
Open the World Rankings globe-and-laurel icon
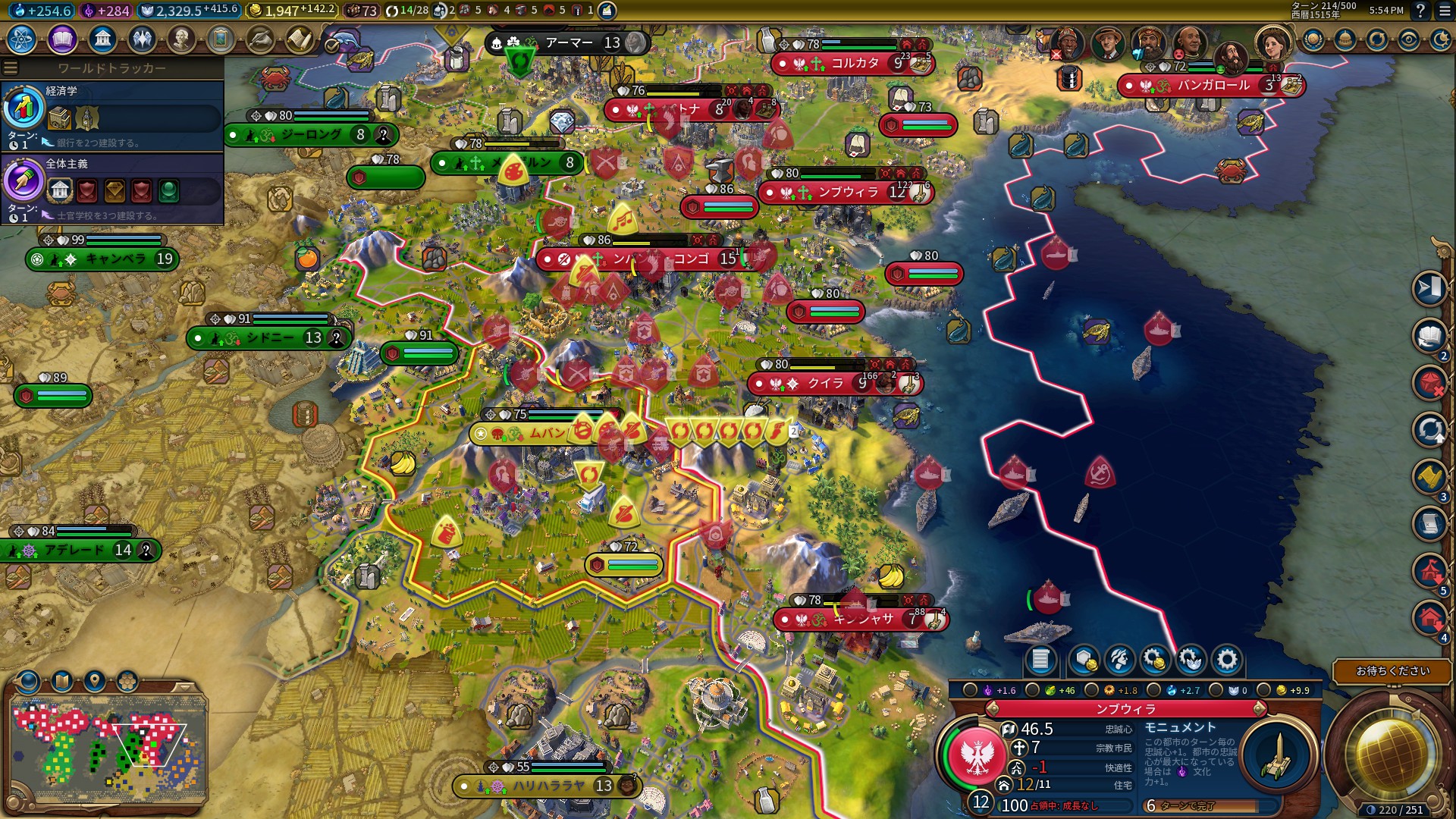[x=1313, y=40]
